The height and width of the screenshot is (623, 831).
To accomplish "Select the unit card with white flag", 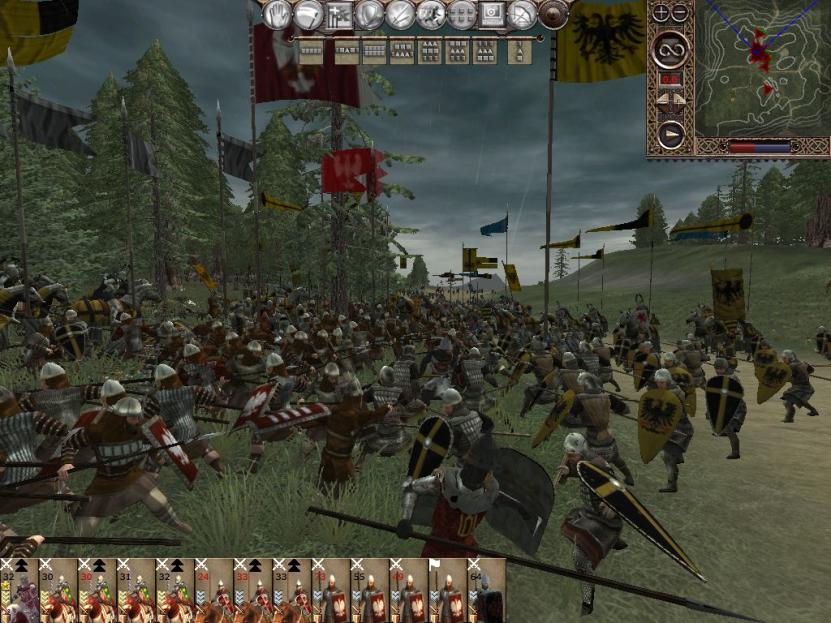I will [x=450, y=592].
